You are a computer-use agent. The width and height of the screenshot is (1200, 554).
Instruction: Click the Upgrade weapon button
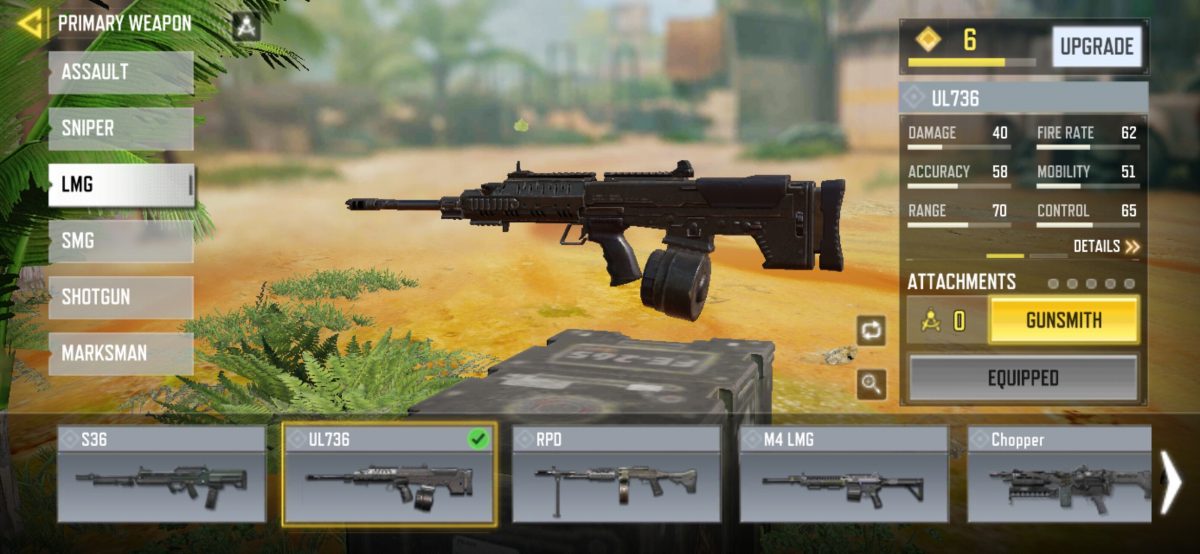click(x=1096, y=47)
